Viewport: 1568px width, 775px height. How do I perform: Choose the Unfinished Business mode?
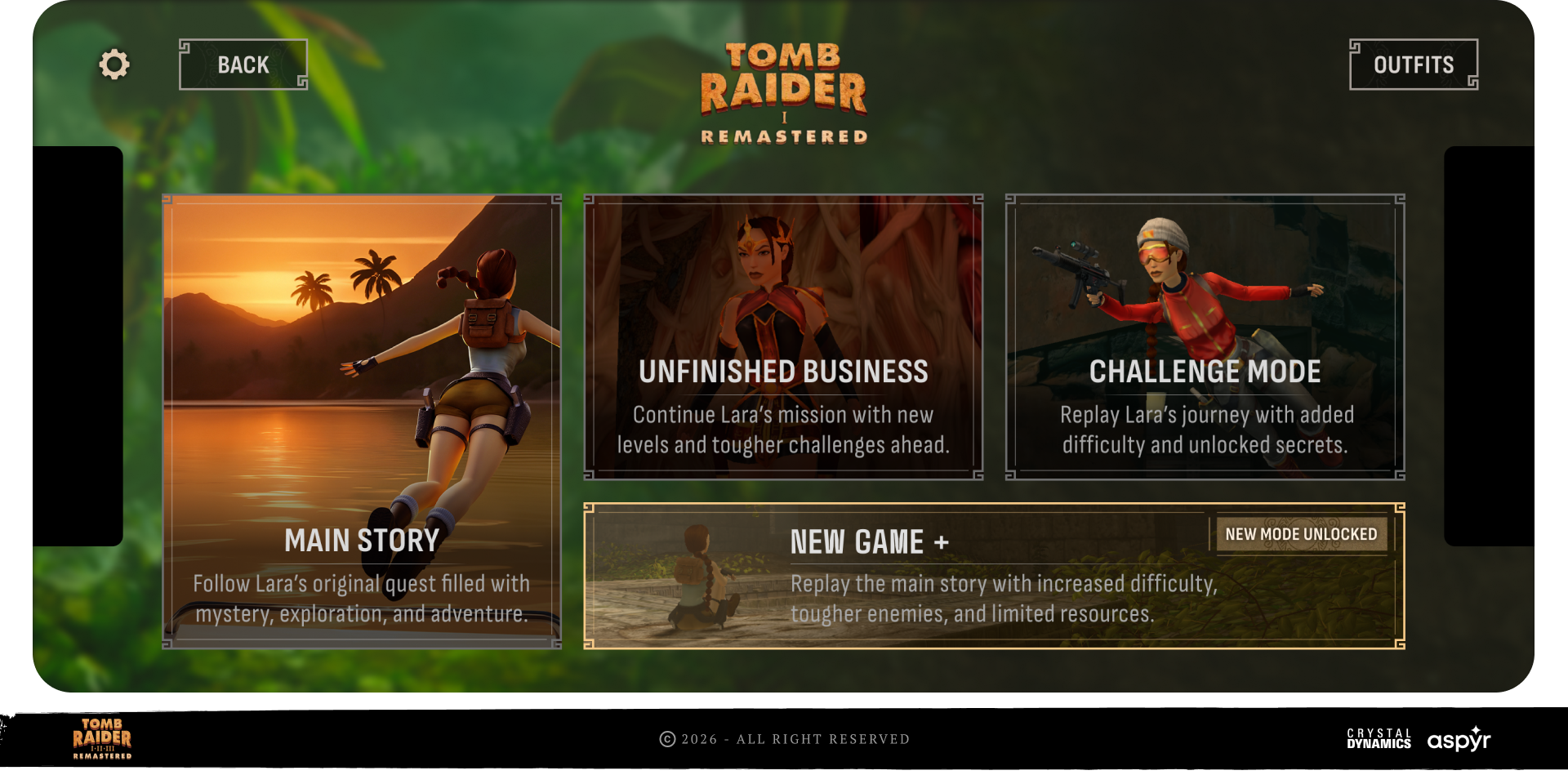(x=783, y=336)
